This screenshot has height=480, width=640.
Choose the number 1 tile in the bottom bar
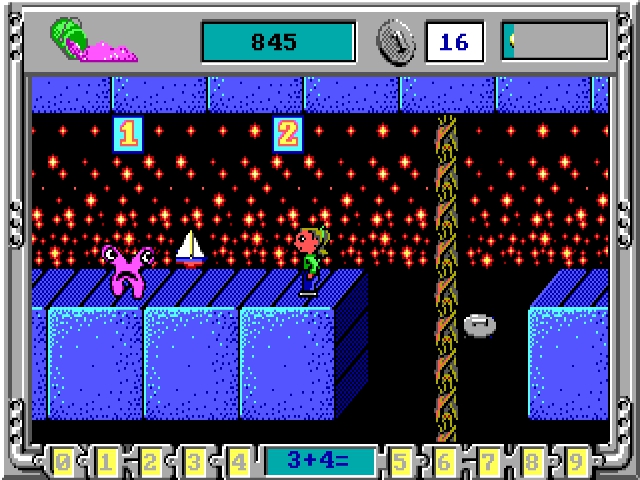click(x=107, y=462)
